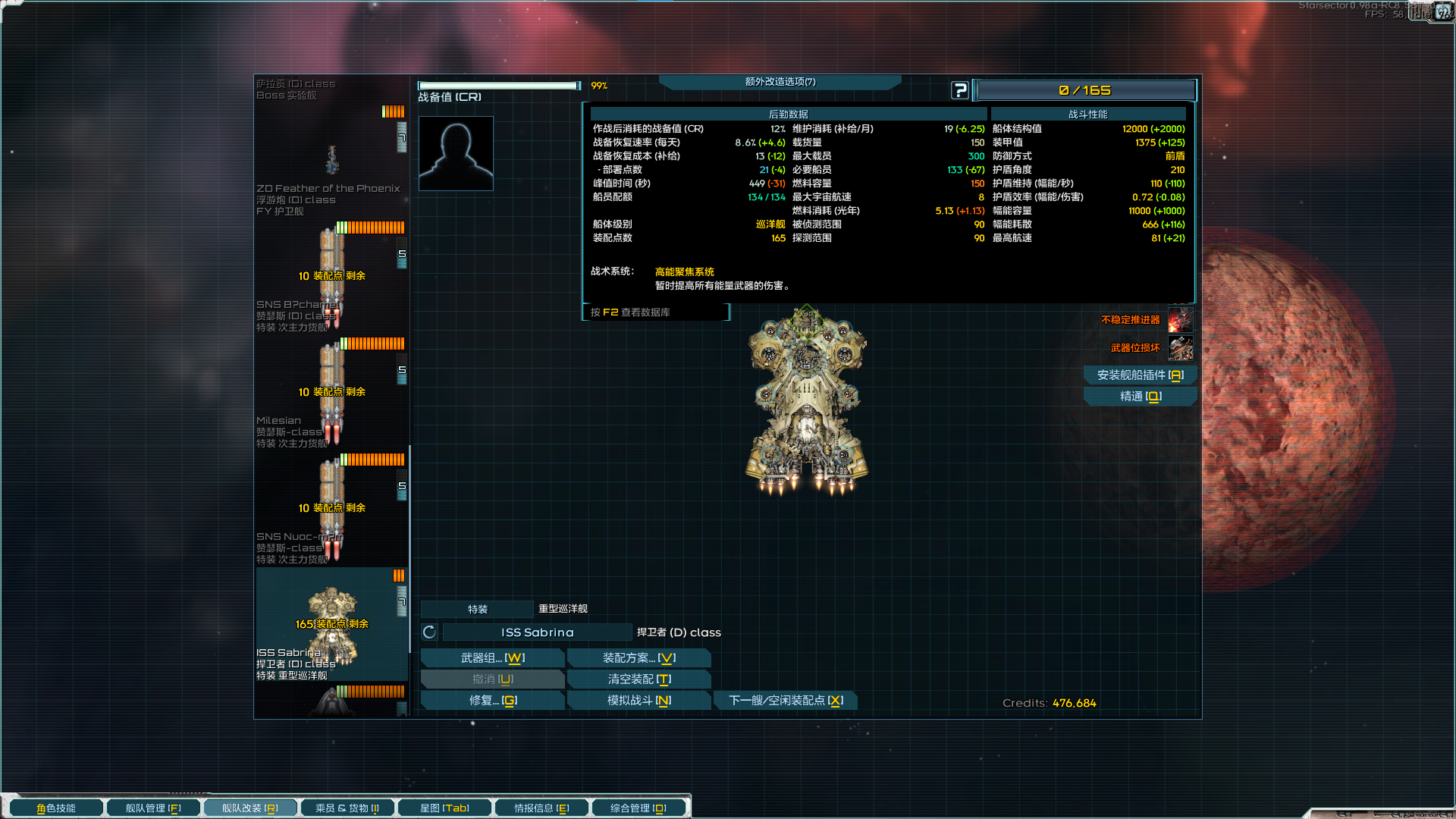Click the ISS Sabrina ship name field

click(x=537, y=632)
